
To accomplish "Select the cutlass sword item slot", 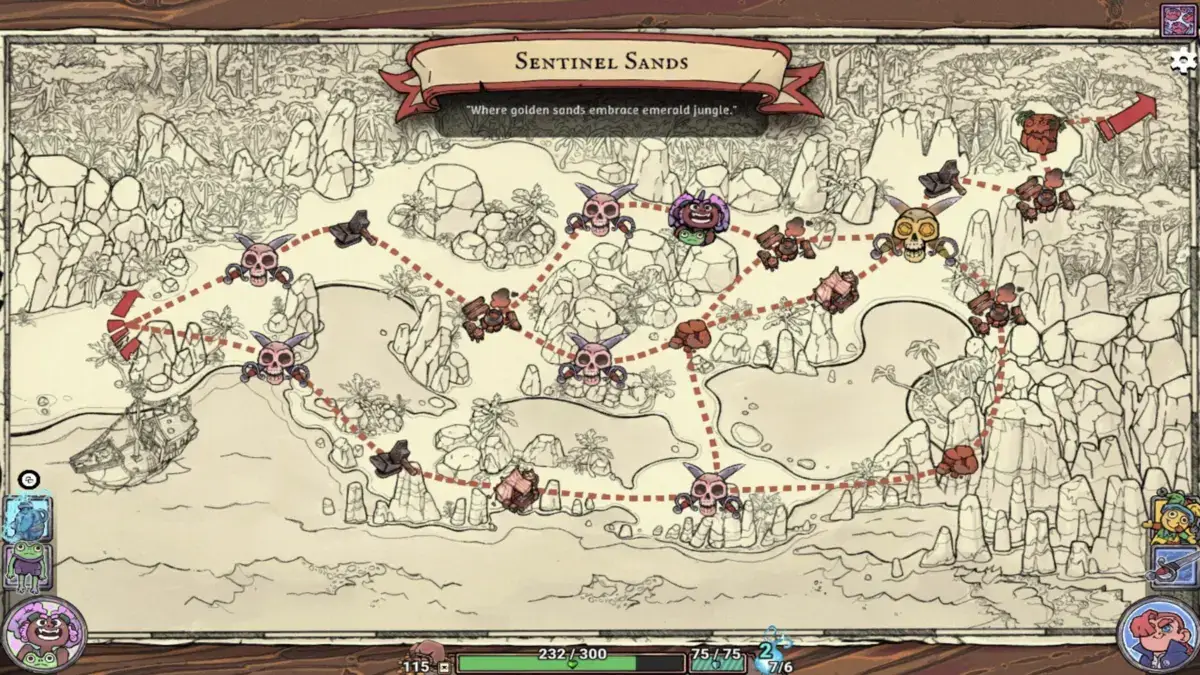I will pos(1174,566).
